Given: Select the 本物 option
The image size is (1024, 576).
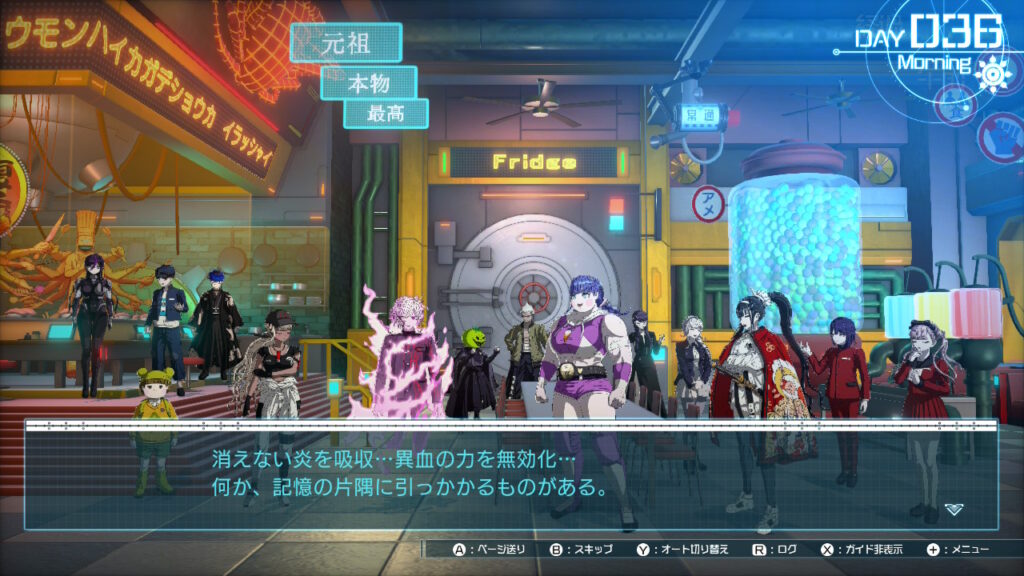Looking at the screenshot, I should pyautogui.click(x=368, y=83).
